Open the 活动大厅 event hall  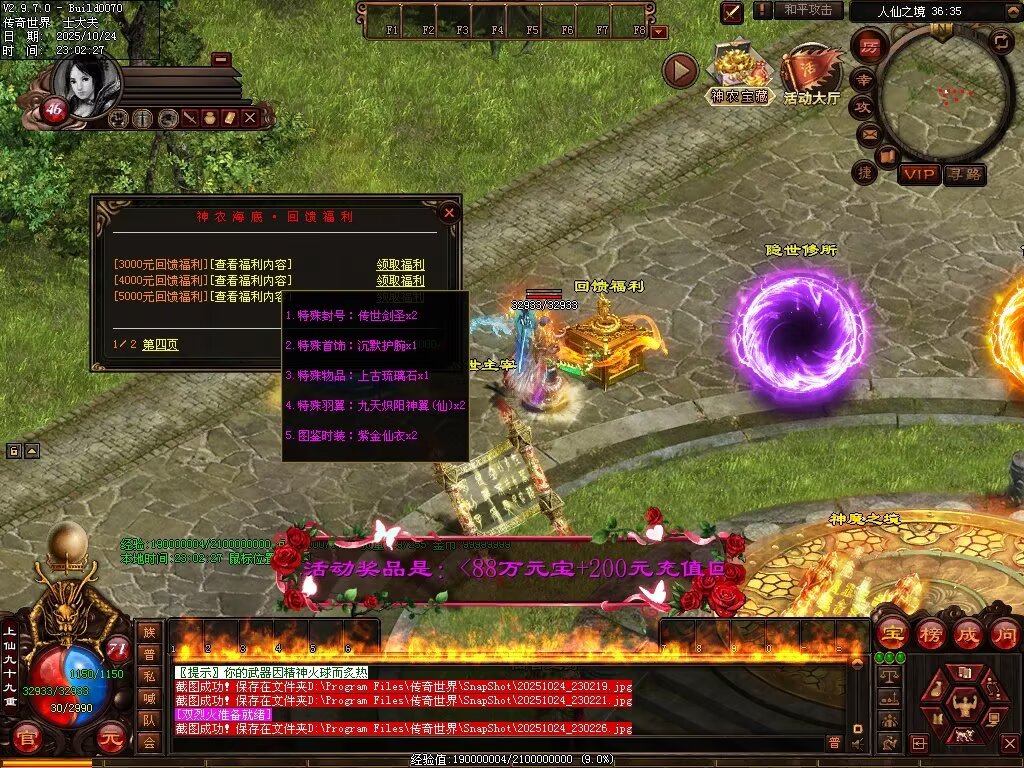point(811,74)
